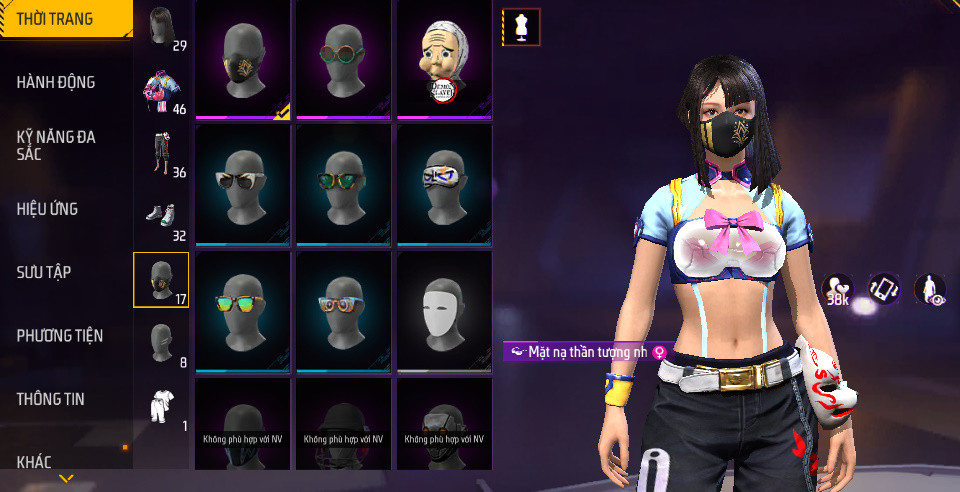This screenshot has height=492, width=960.
Task: Choose the plain white face mask item
Action: (444, 311)
